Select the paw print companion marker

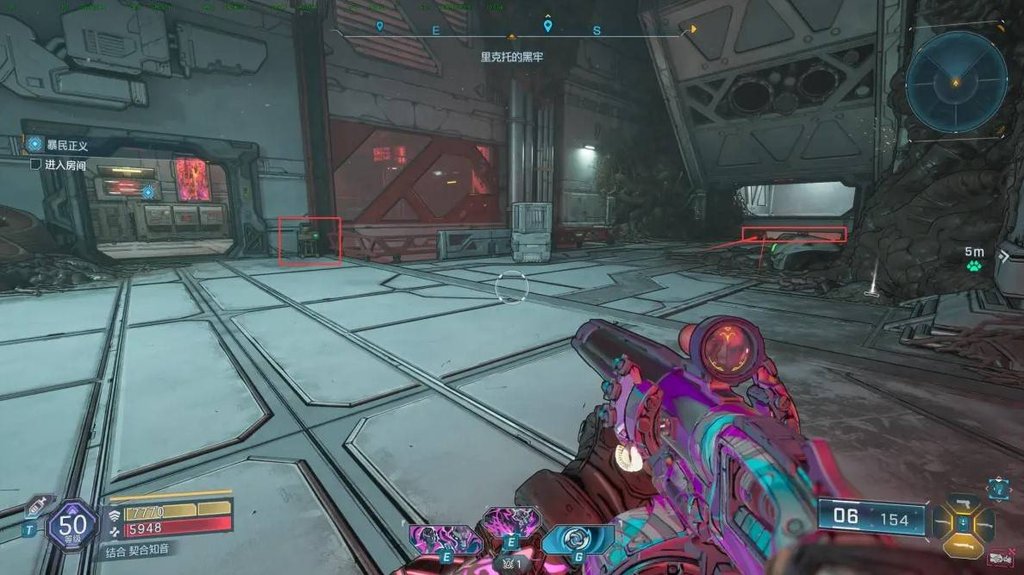pyautogui.click(x=973, y=265)
